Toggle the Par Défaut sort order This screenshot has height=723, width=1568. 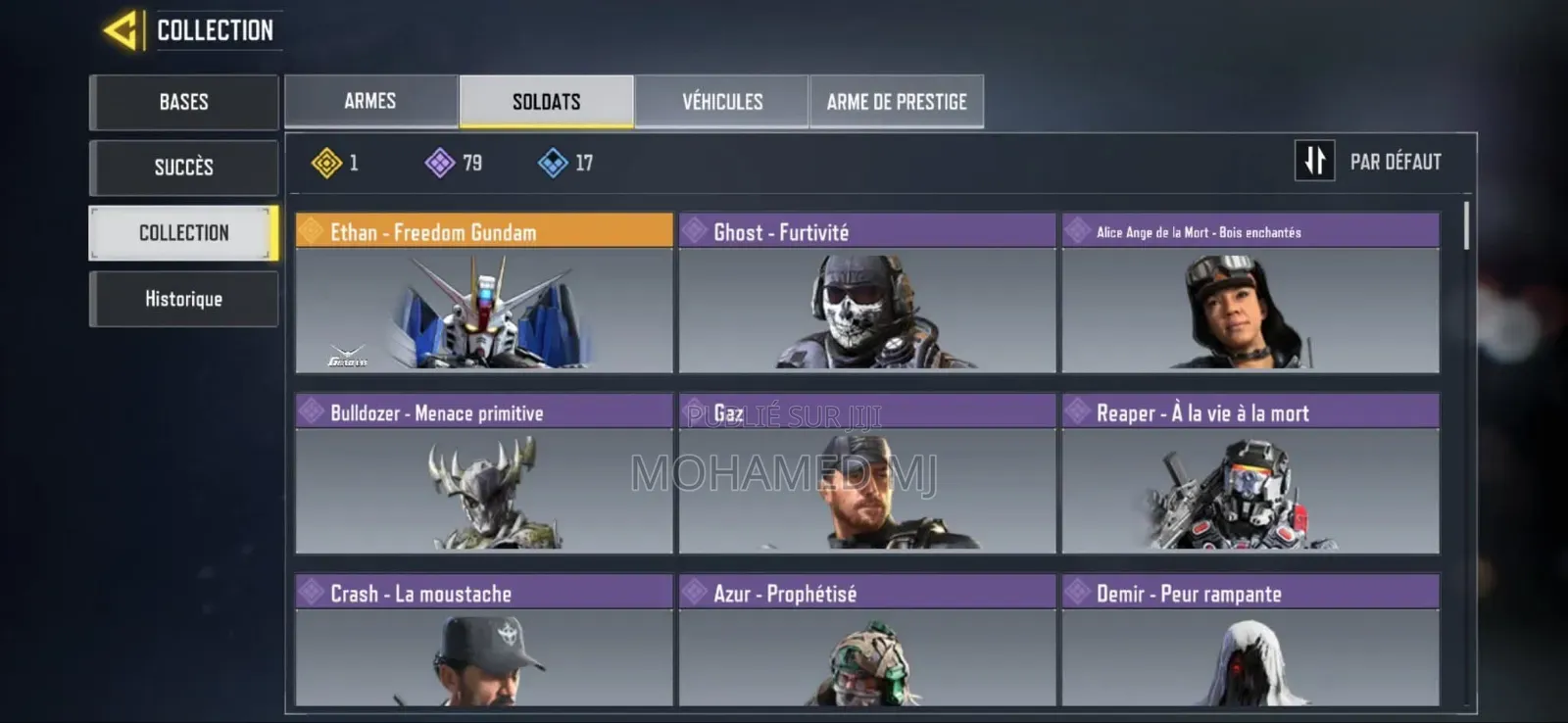coord(1315,161)
